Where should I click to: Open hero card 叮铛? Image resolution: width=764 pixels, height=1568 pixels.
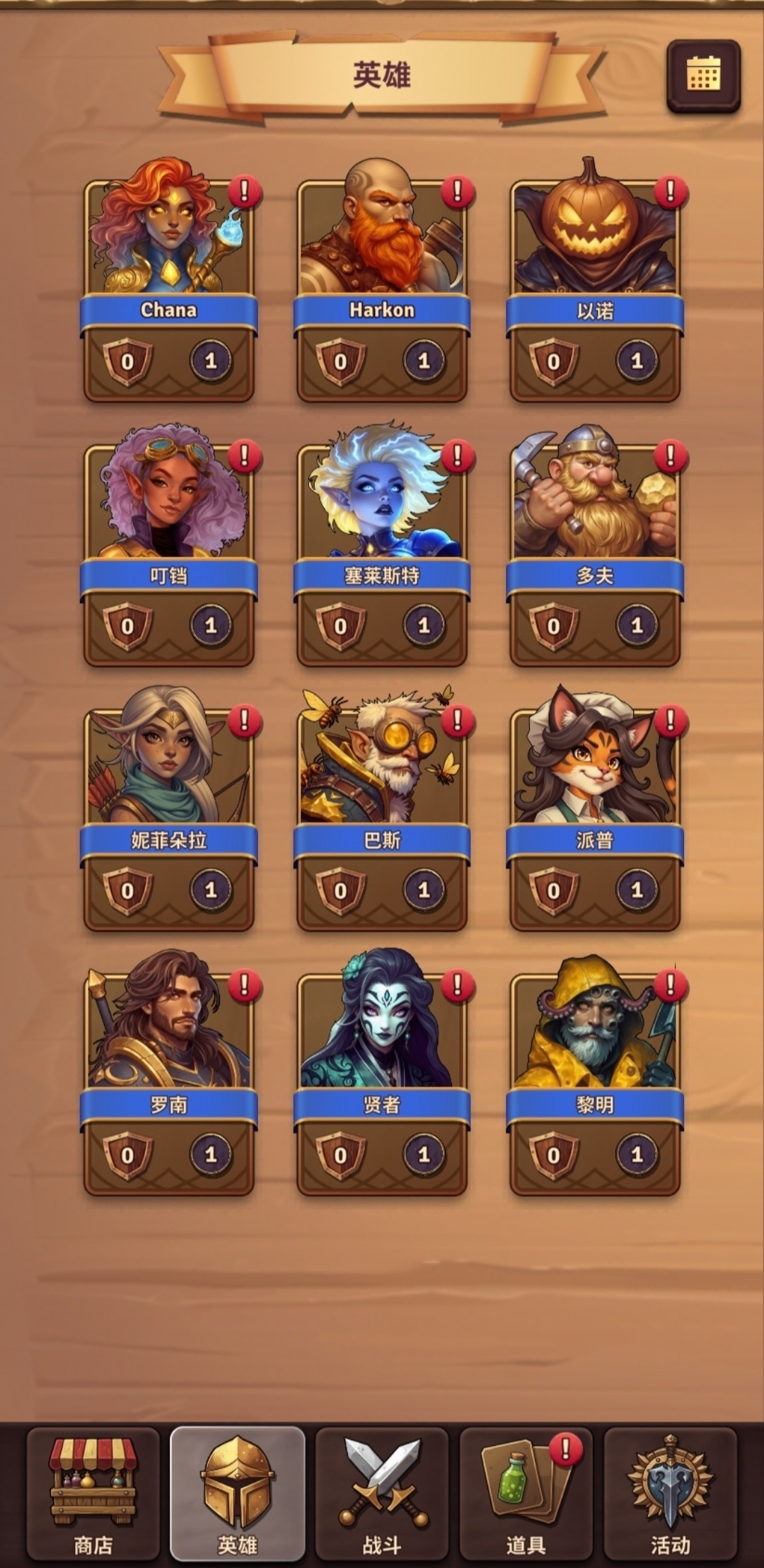click(169, 548)
